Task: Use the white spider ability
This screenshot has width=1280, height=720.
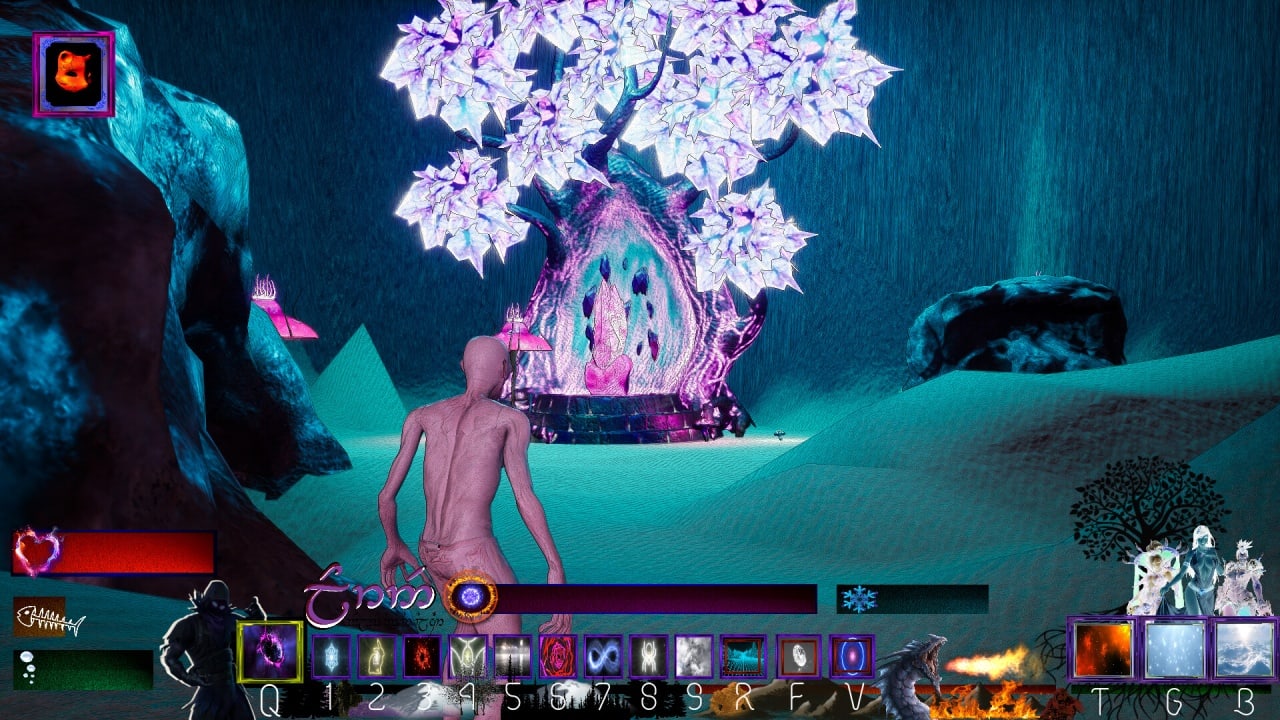Action: pos(648,656)
